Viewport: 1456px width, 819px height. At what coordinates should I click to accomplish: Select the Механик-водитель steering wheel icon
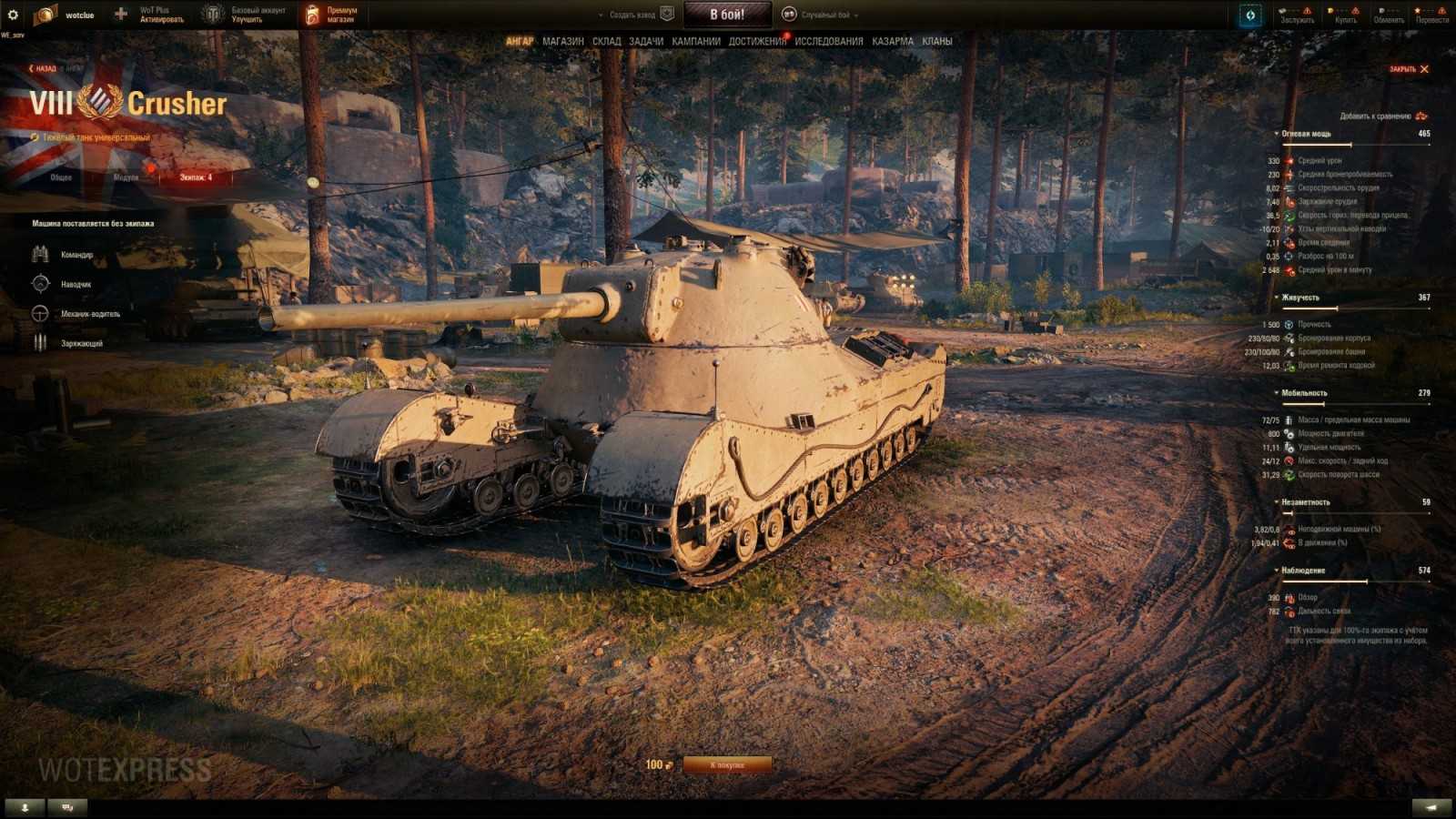point(38,315)
